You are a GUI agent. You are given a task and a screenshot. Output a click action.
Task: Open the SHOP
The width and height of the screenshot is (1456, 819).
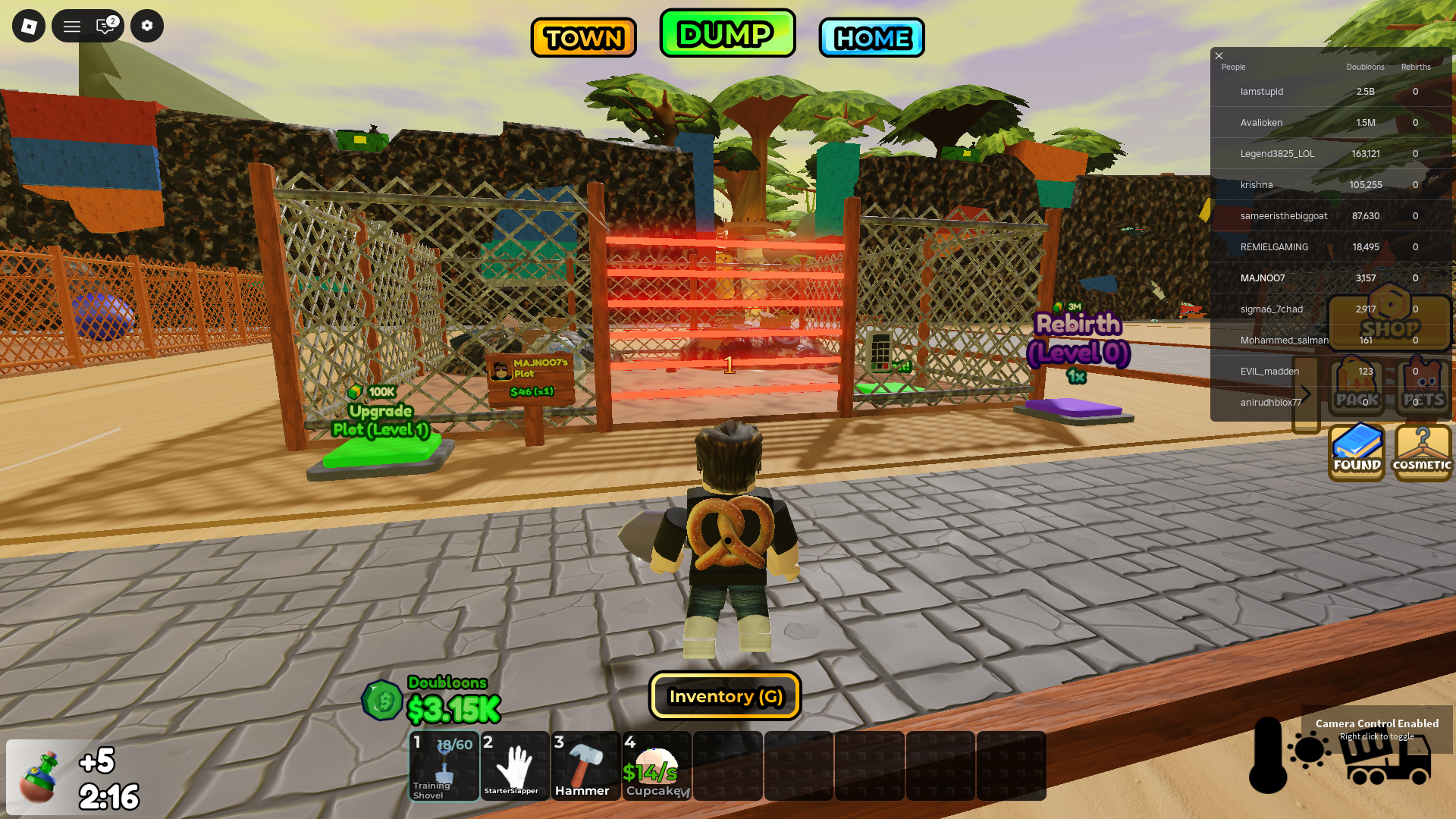[1389, 322]
